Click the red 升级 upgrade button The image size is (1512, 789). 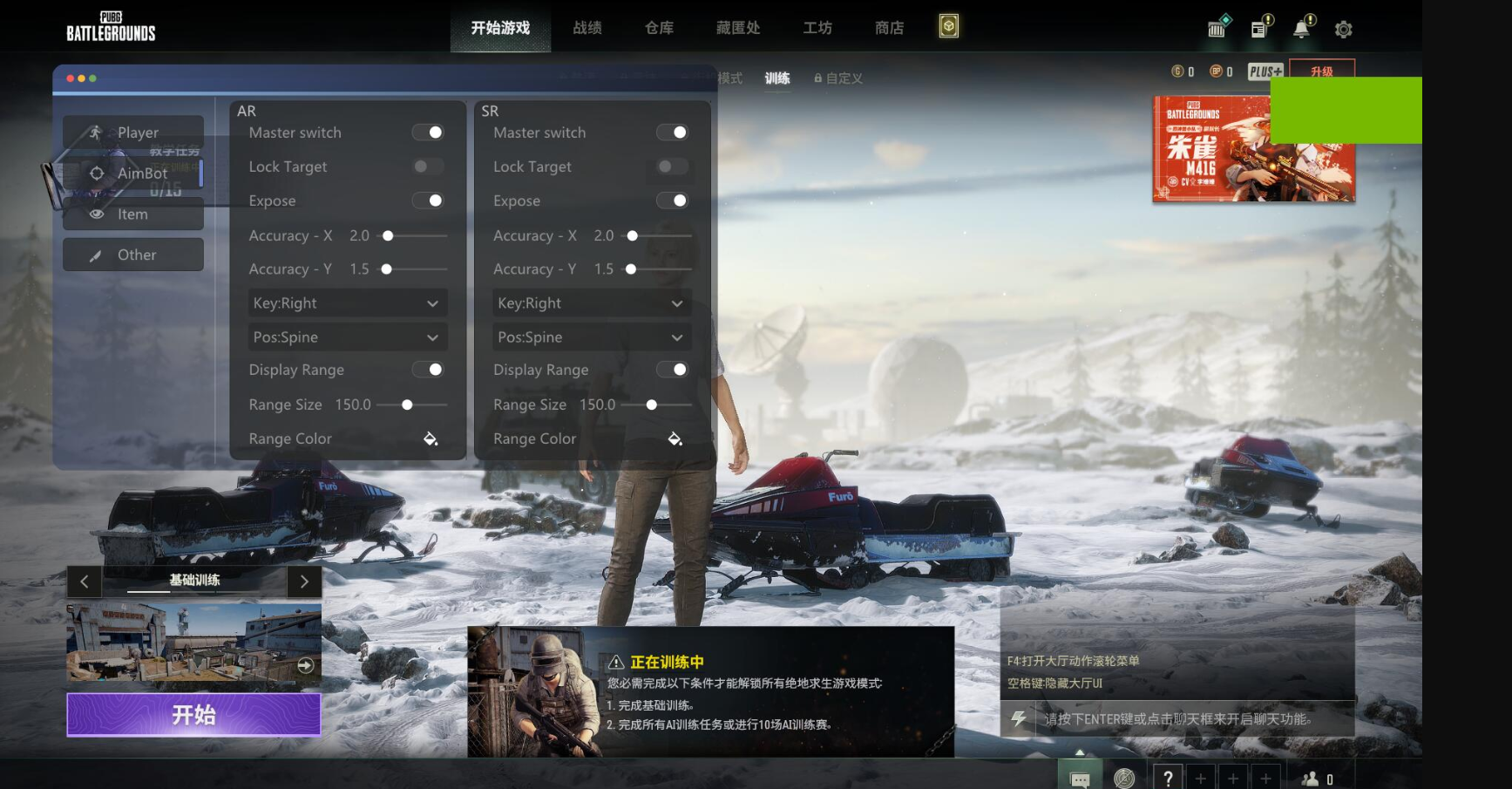pos(1321,71)
